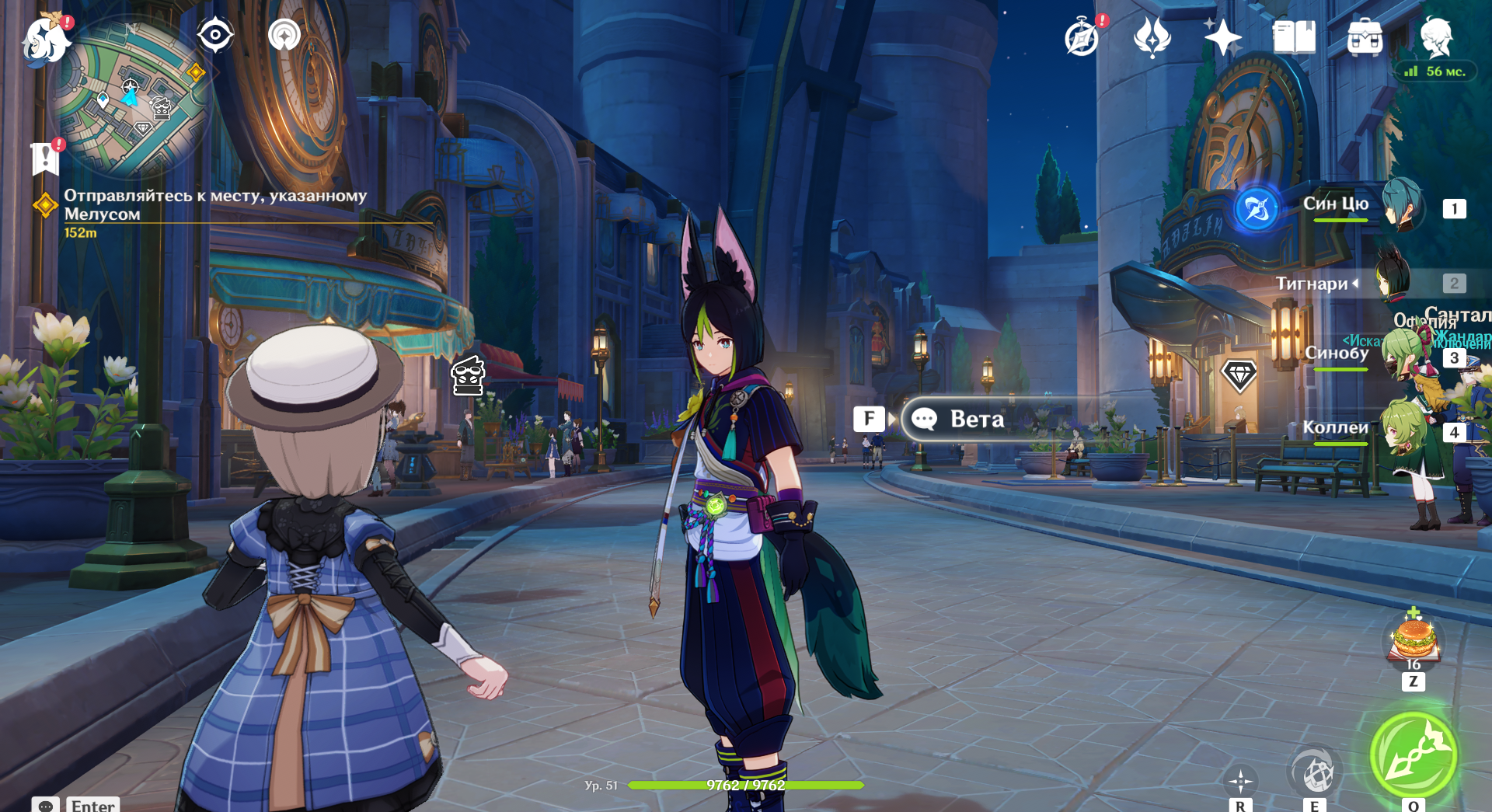Viewport: 1492px width, 812px height.
Task: Open the character profile head icon
Action: point(1436,37)
